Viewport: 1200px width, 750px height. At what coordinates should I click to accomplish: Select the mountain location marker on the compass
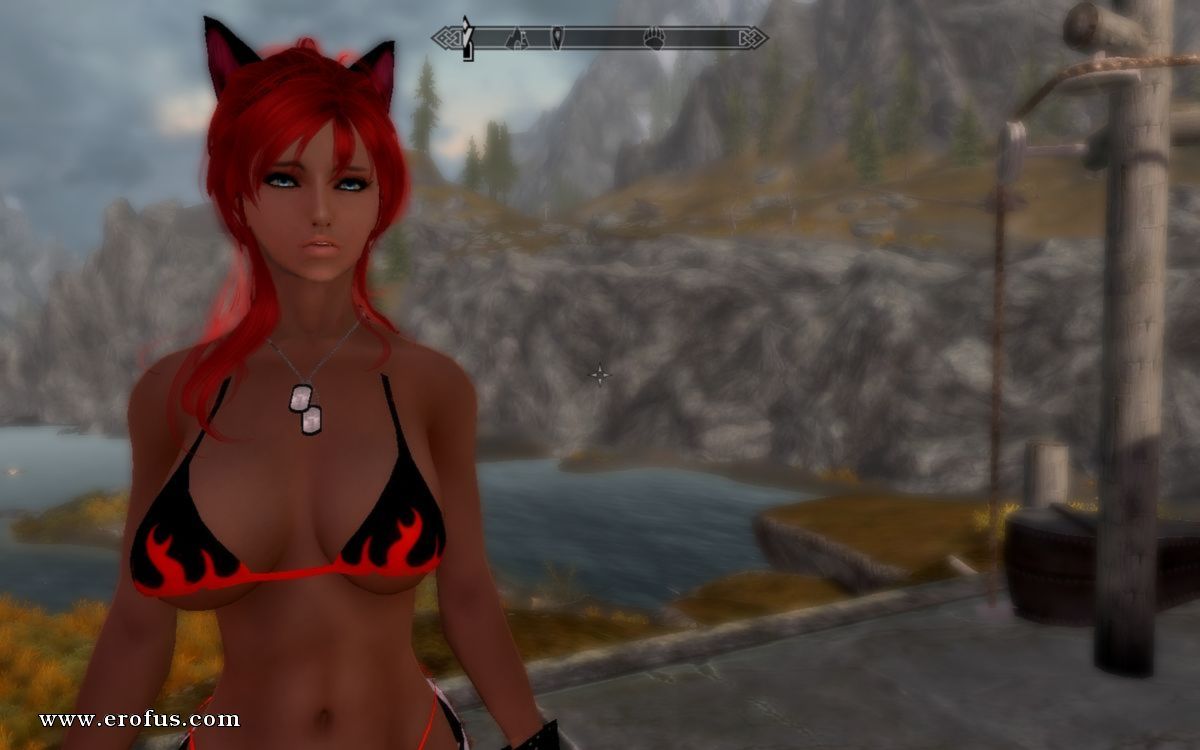pyautogui.click(x=516, y=39)
